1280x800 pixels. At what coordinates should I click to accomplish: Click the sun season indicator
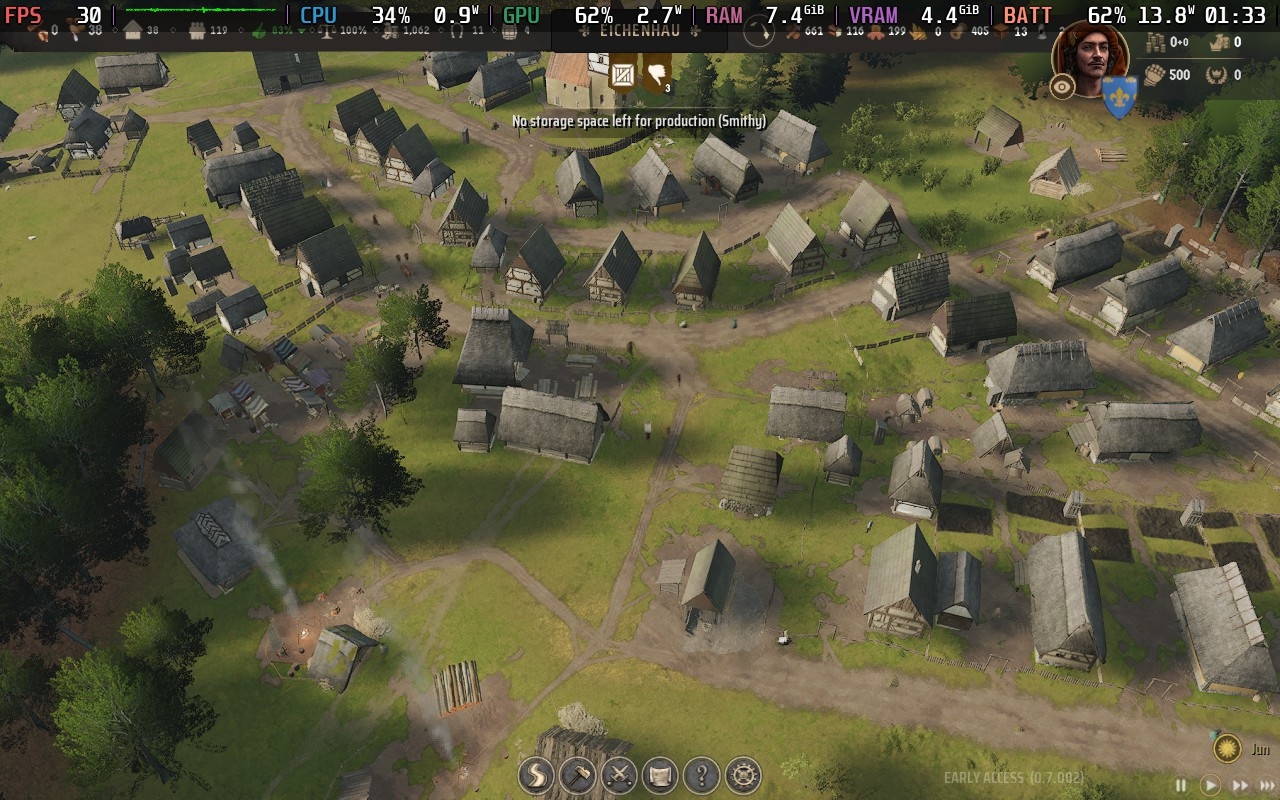pyautogui.click(x=1227, y=748)
